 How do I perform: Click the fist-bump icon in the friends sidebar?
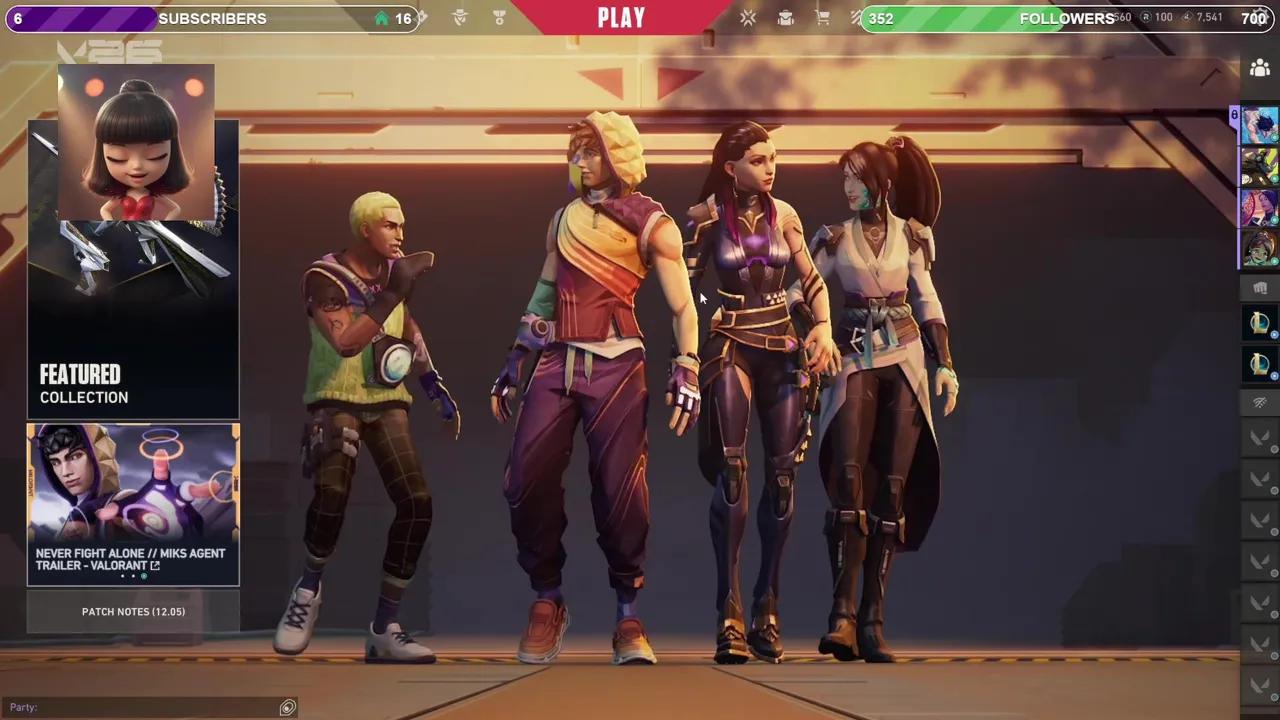pos(1259,288)
